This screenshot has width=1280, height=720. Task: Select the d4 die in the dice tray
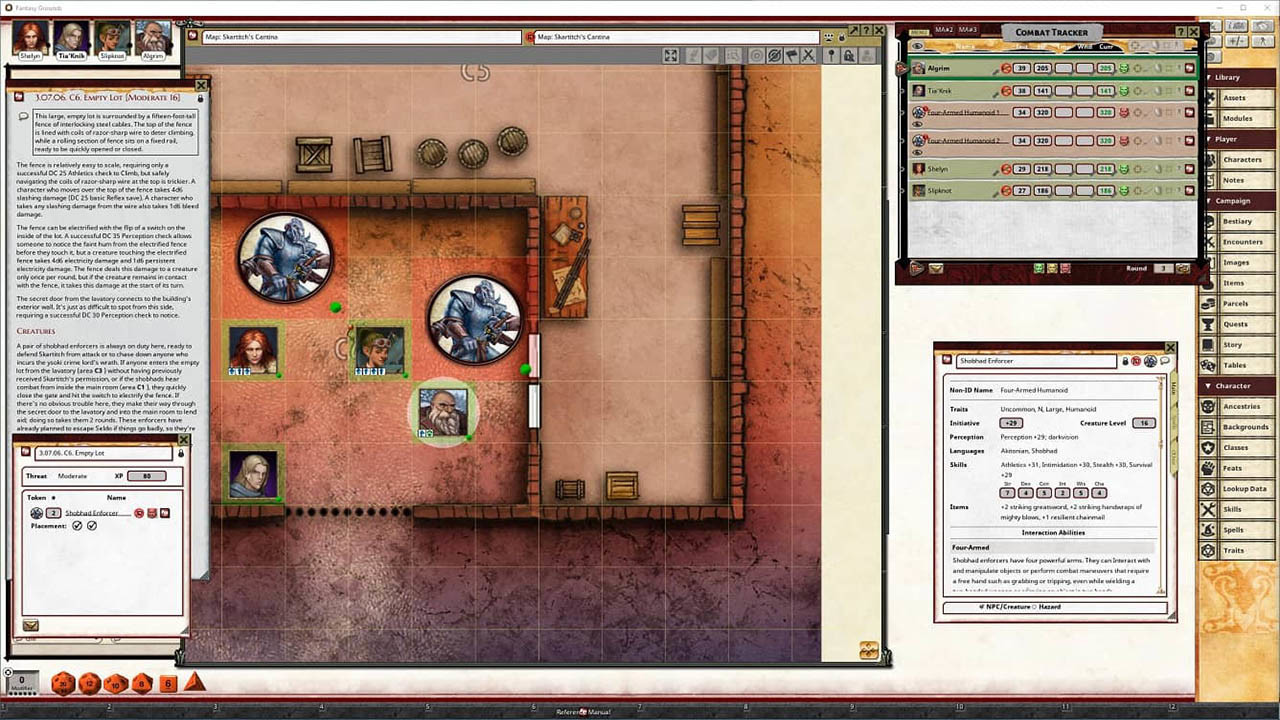[x=193, y=684]
